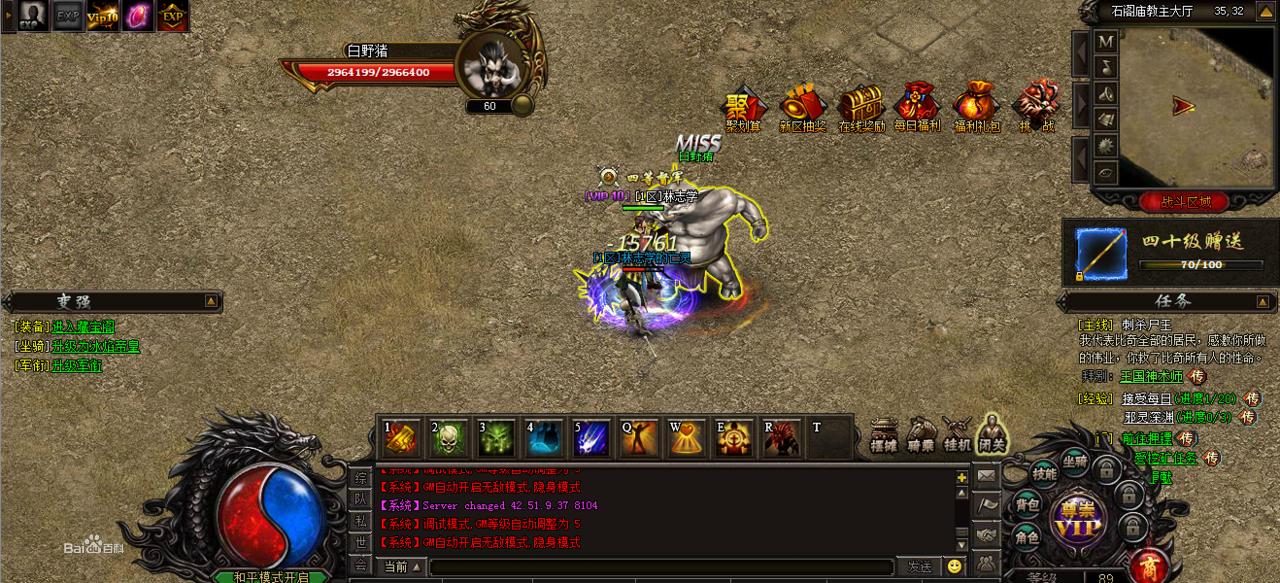Toggle 挂机 auto-battle mode
Screen dimensions: 1280x583
click(956, 433)
